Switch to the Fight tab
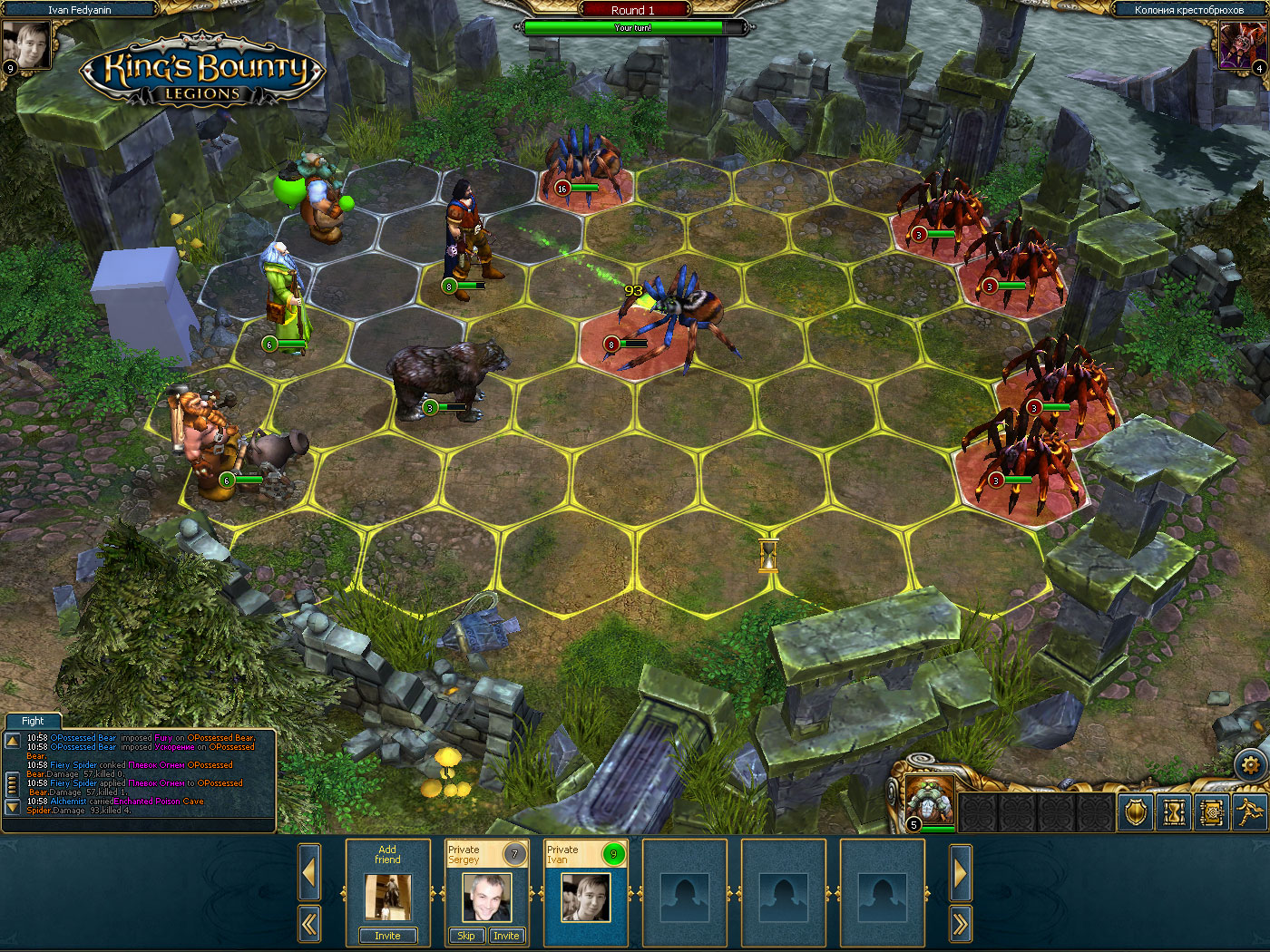Viewport: 1270px width, 952px height. pos(32,721)
